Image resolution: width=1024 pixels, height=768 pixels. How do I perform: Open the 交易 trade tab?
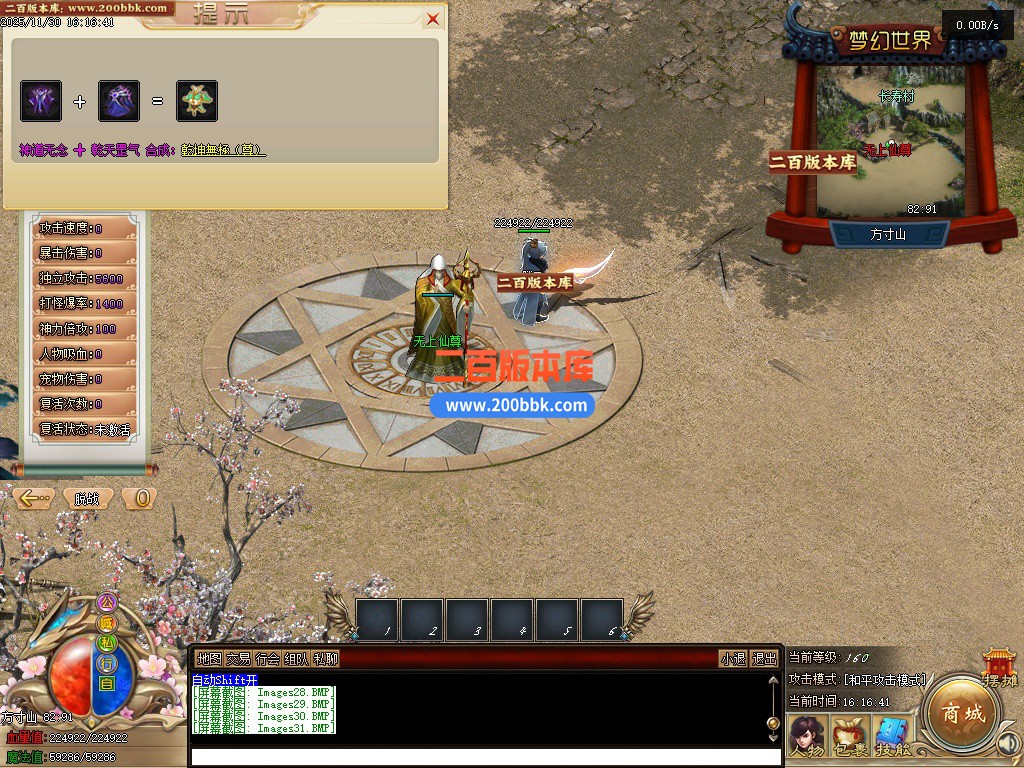point(238,659)
